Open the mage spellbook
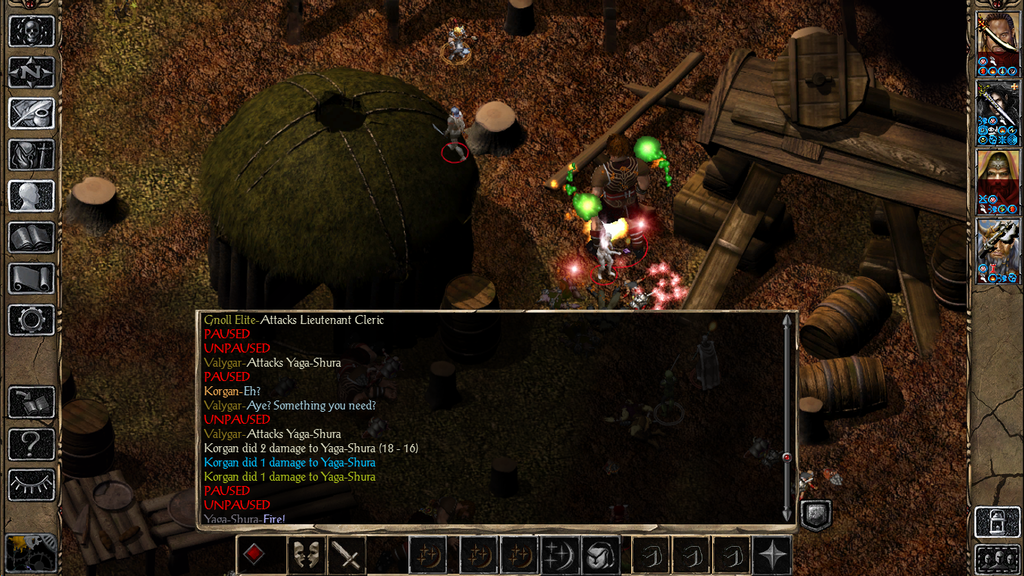The width and height of the screenshot is (1024, 576). [x=31, y=237]
